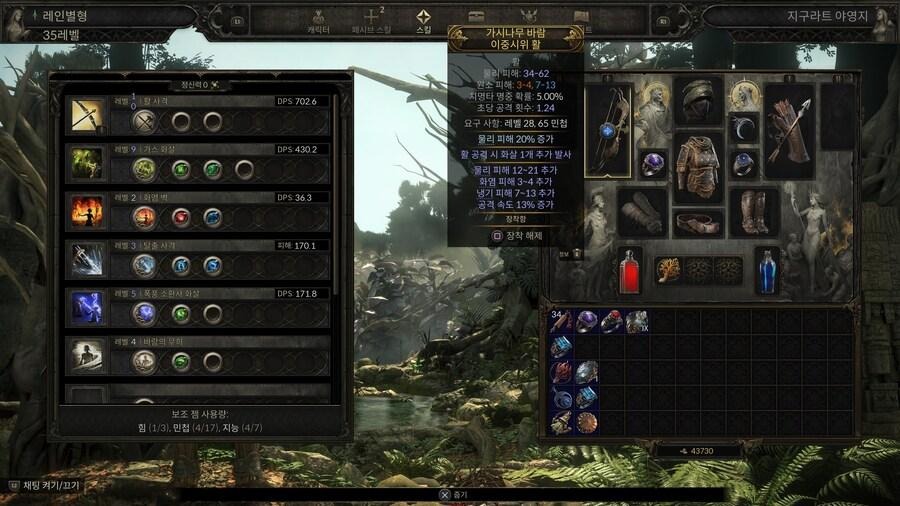Switch to the 패시브 스킬 passive tree tab
The image size is (900, 506).
point(373,20)
